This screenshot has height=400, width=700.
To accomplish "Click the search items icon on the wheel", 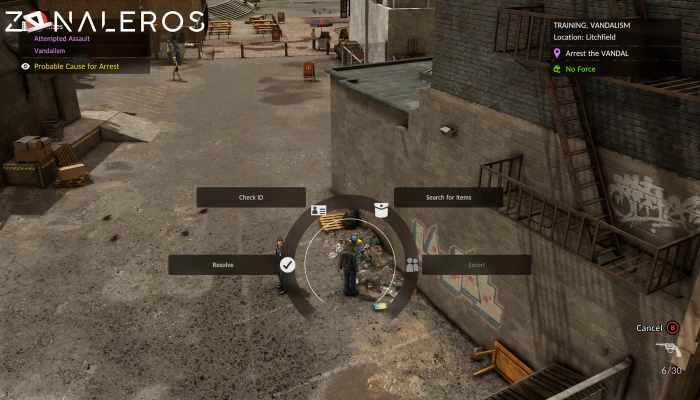I will click(380, 209).
